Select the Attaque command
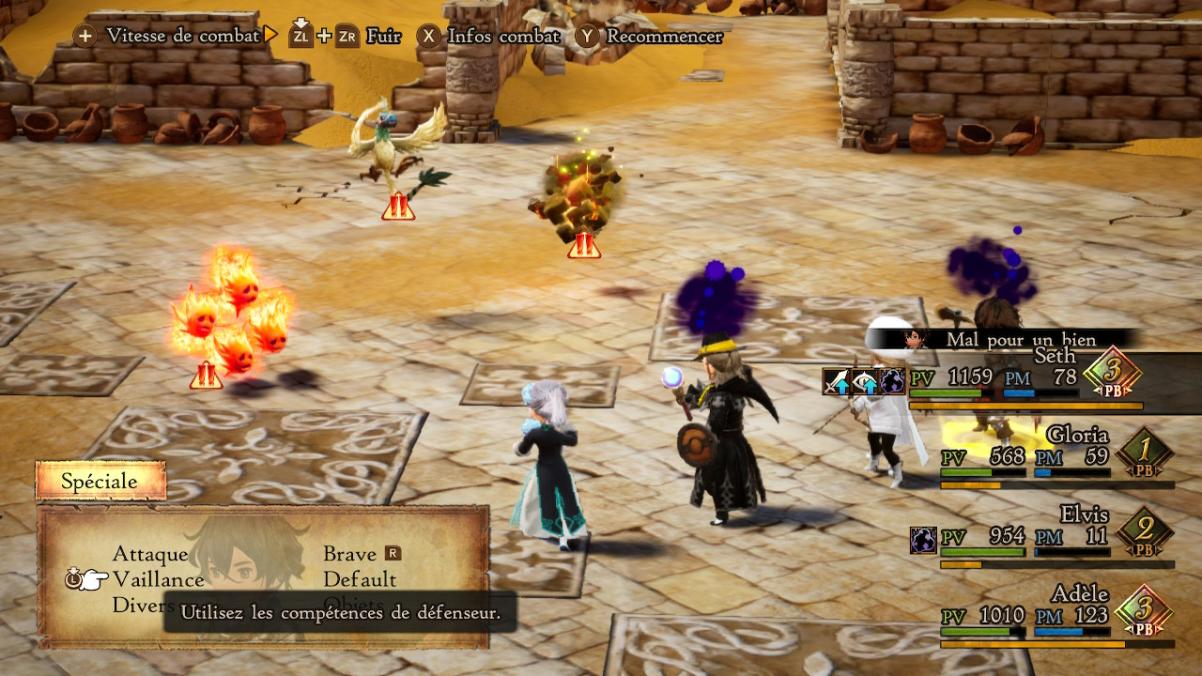This screenshot has height=676, width=1202. 150,554
